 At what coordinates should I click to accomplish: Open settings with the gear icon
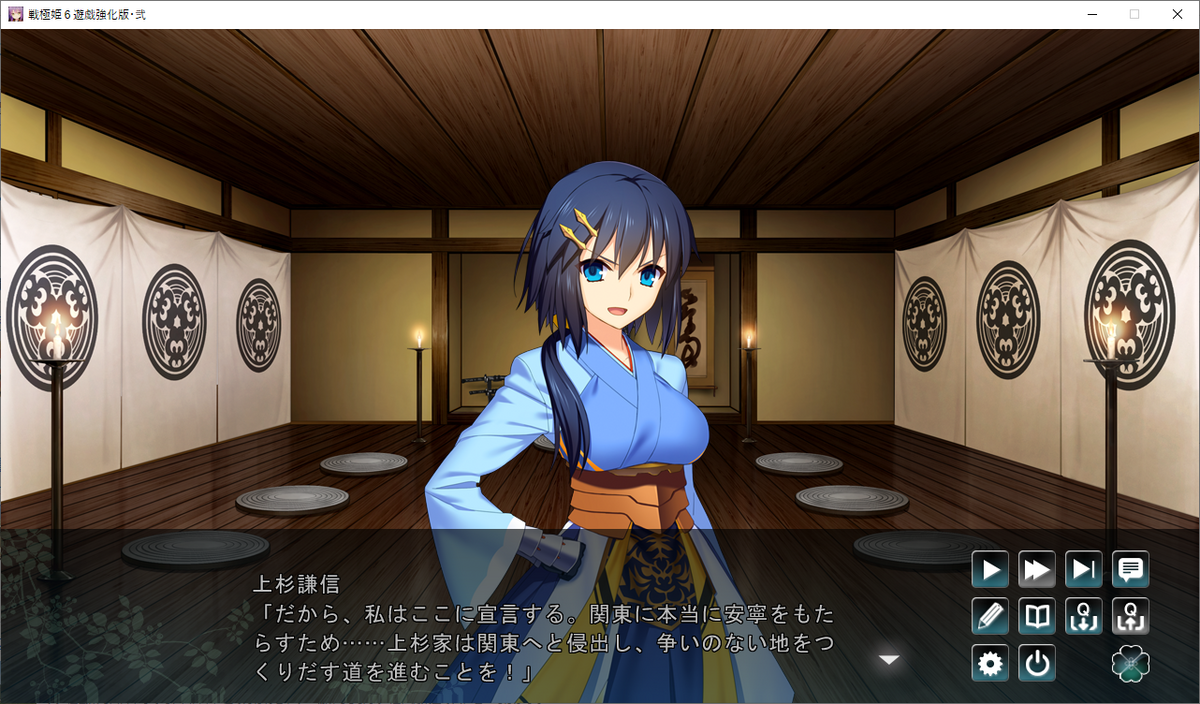tap(990, 663)
